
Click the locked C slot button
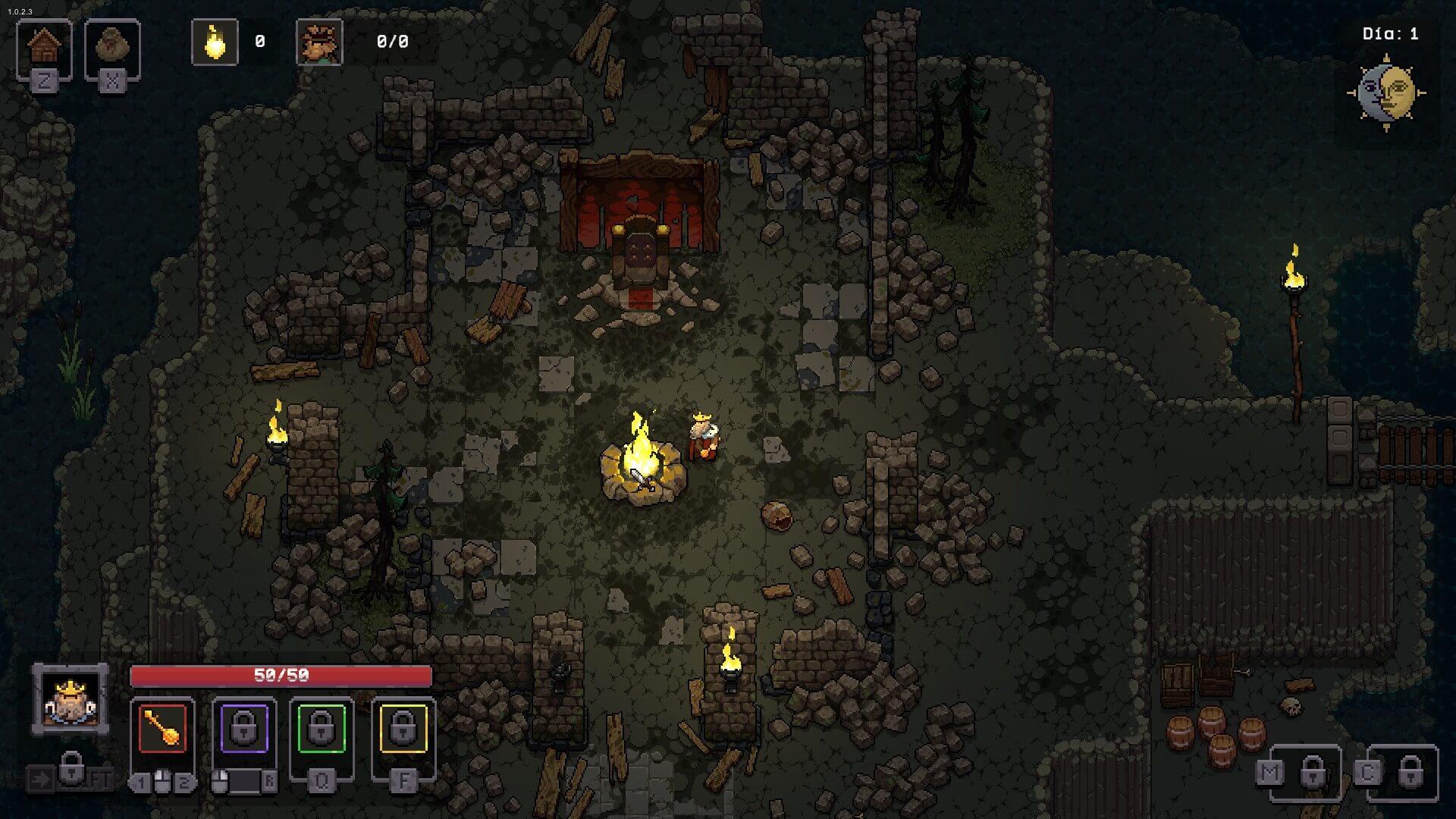click(x=1409, y=772)
